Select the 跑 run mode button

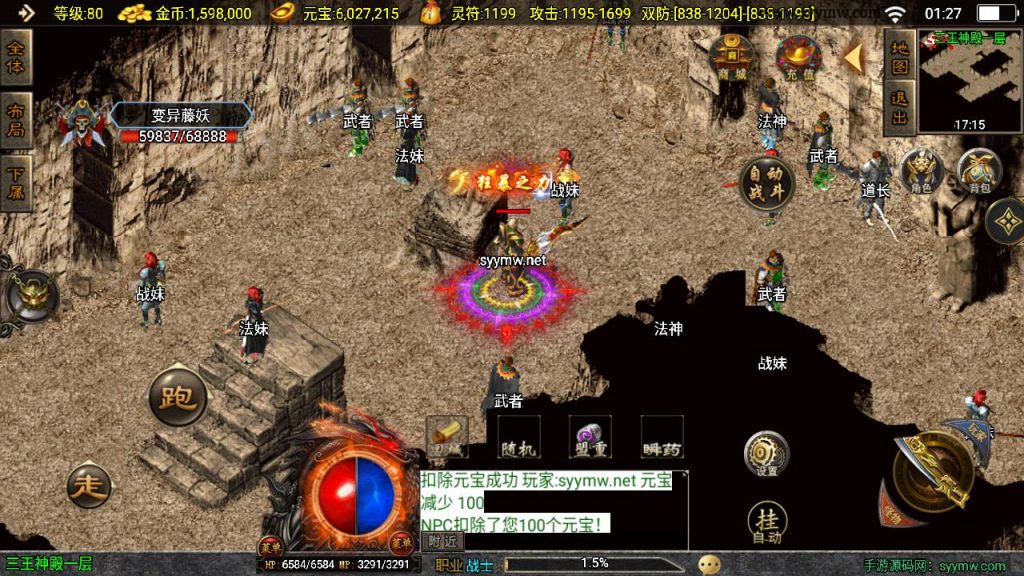click(178, 397)
